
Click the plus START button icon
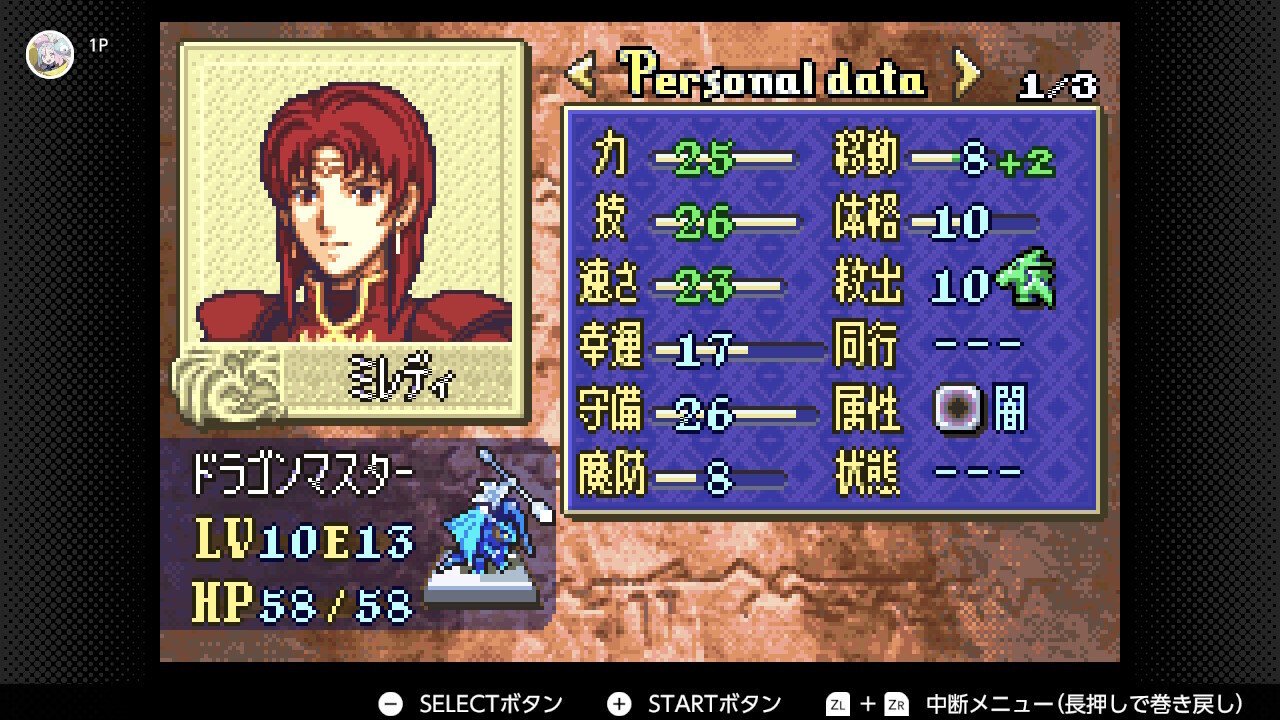pos(616,702)
